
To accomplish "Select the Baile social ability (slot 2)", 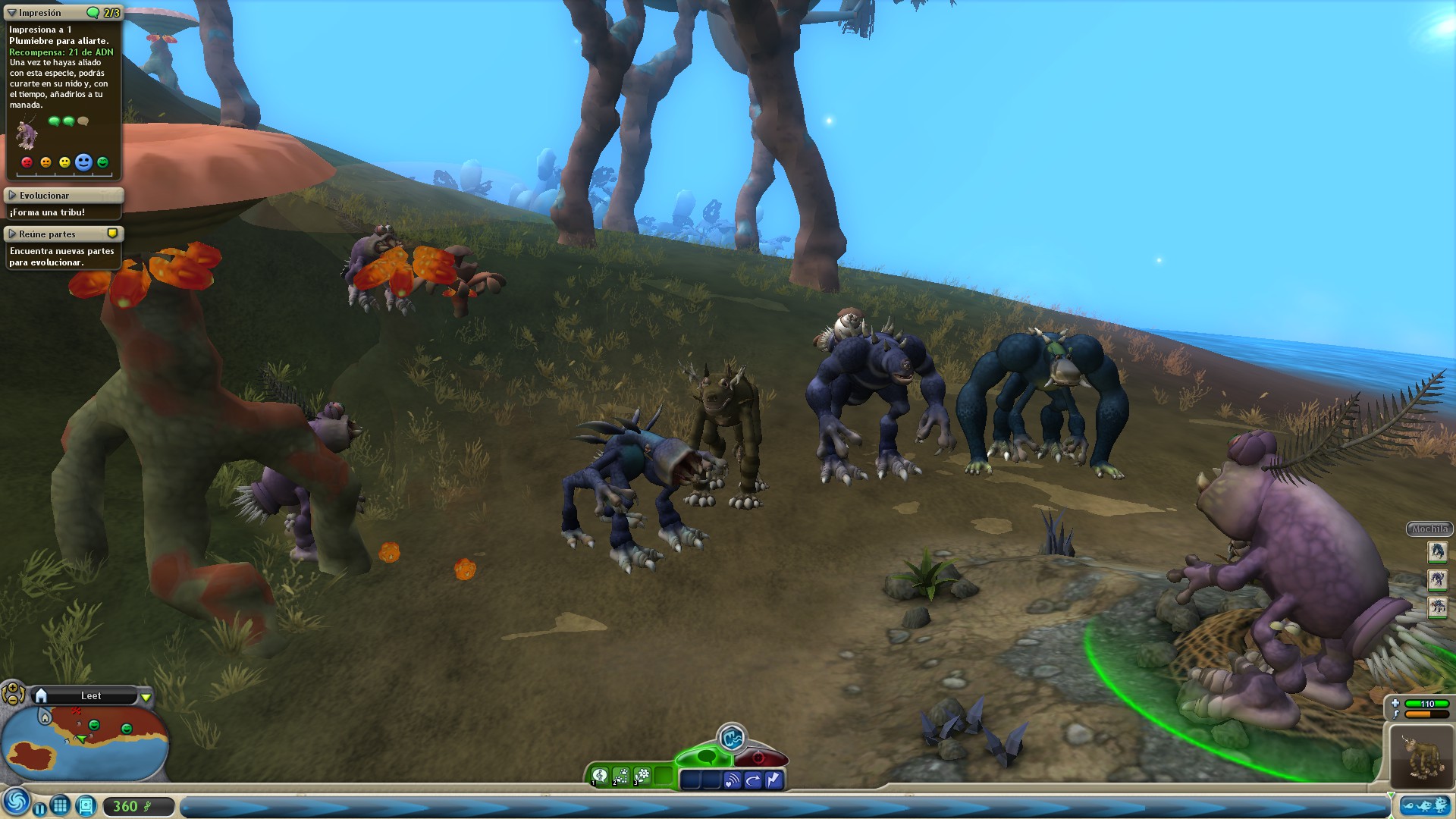I will 620,776.
